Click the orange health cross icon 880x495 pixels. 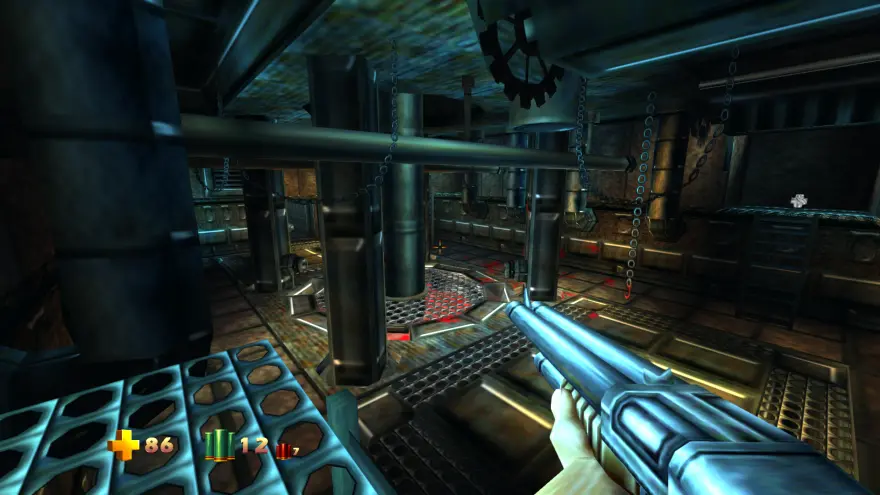[x=123, y=444]
